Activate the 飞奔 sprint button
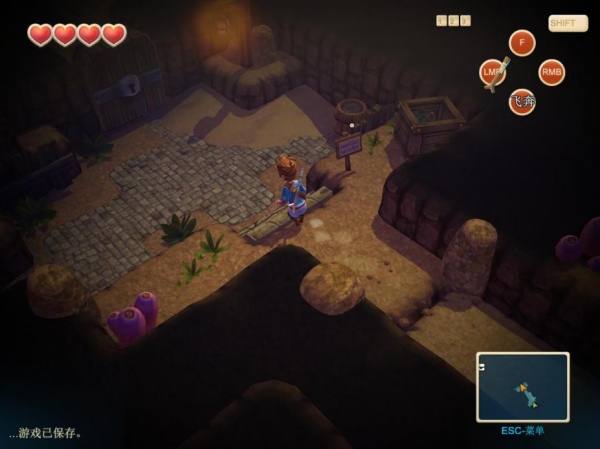 tap(522, 101)
